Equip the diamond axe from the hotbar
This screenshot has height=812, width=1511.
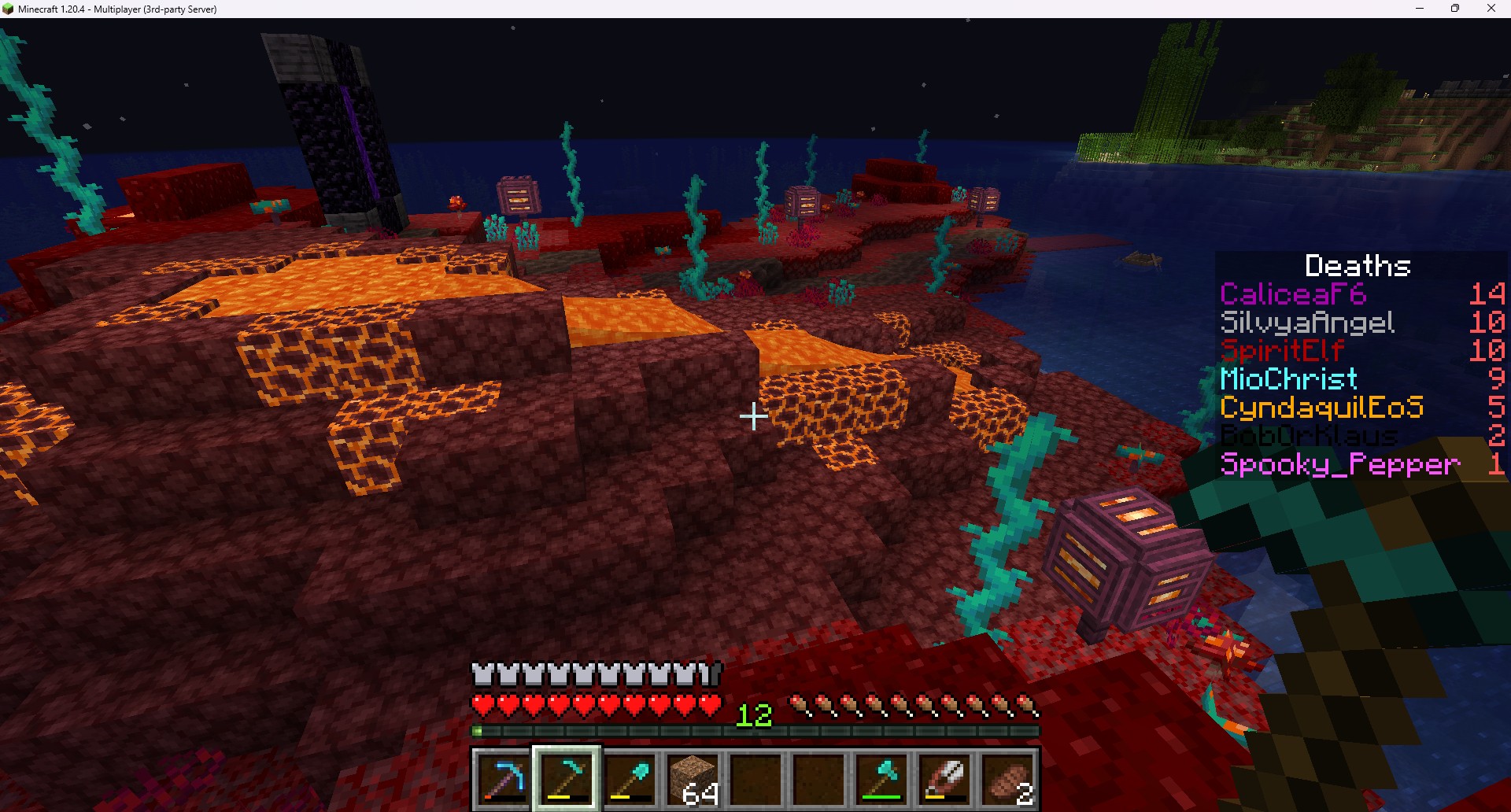click(x=881, y=778)
